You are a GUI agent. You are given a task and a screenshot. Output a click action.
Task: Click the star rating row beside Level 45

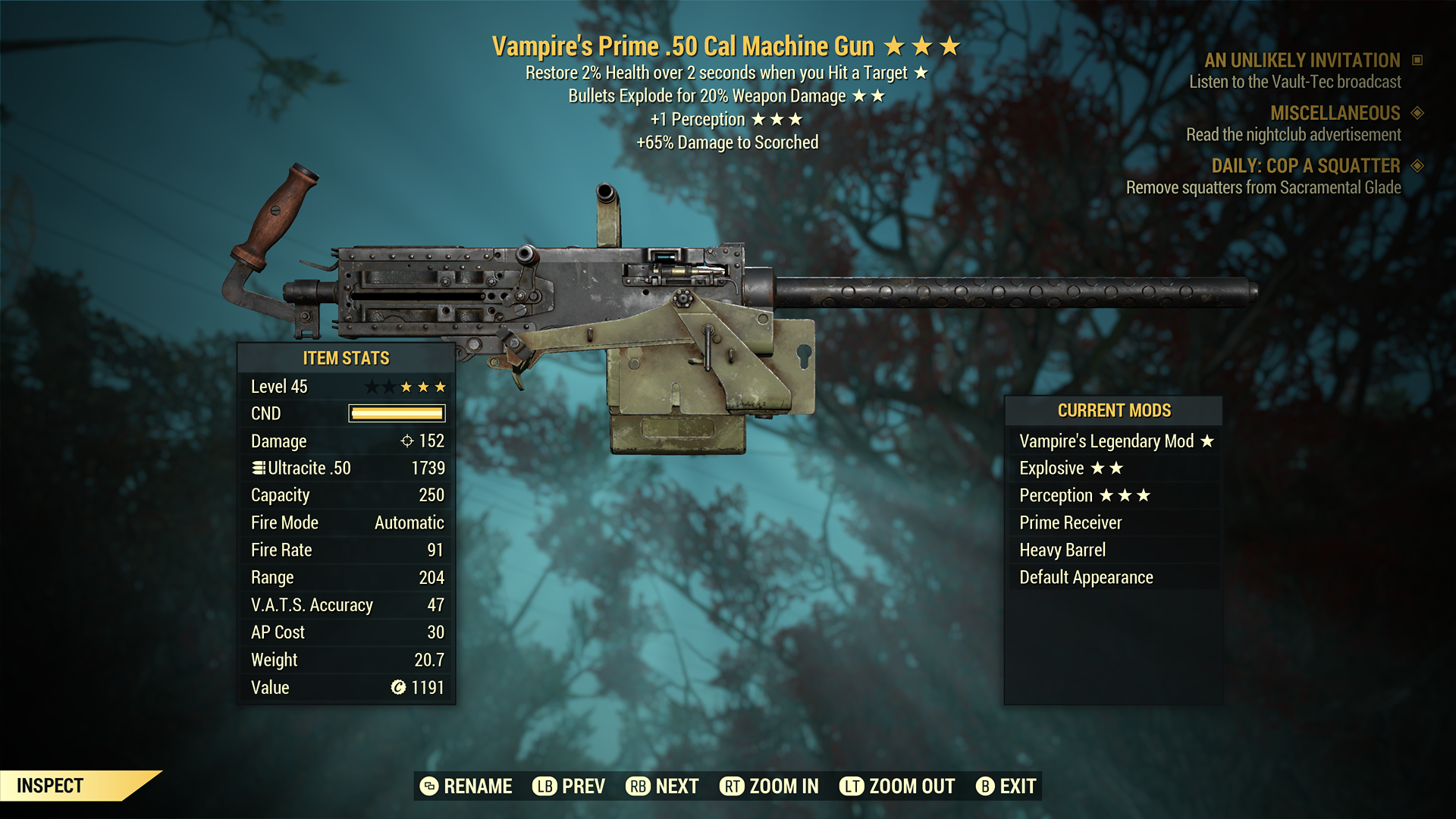coord(407,386)
